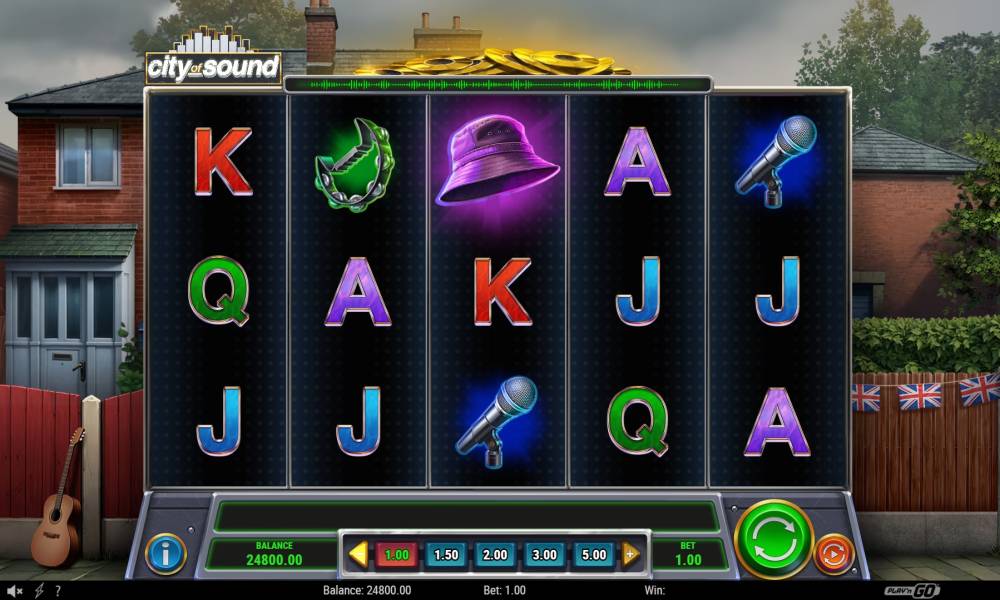This screenshot has height=600, width=1000.
Task: Choose the 1.50 bet amount
Action: coord(446,555)
